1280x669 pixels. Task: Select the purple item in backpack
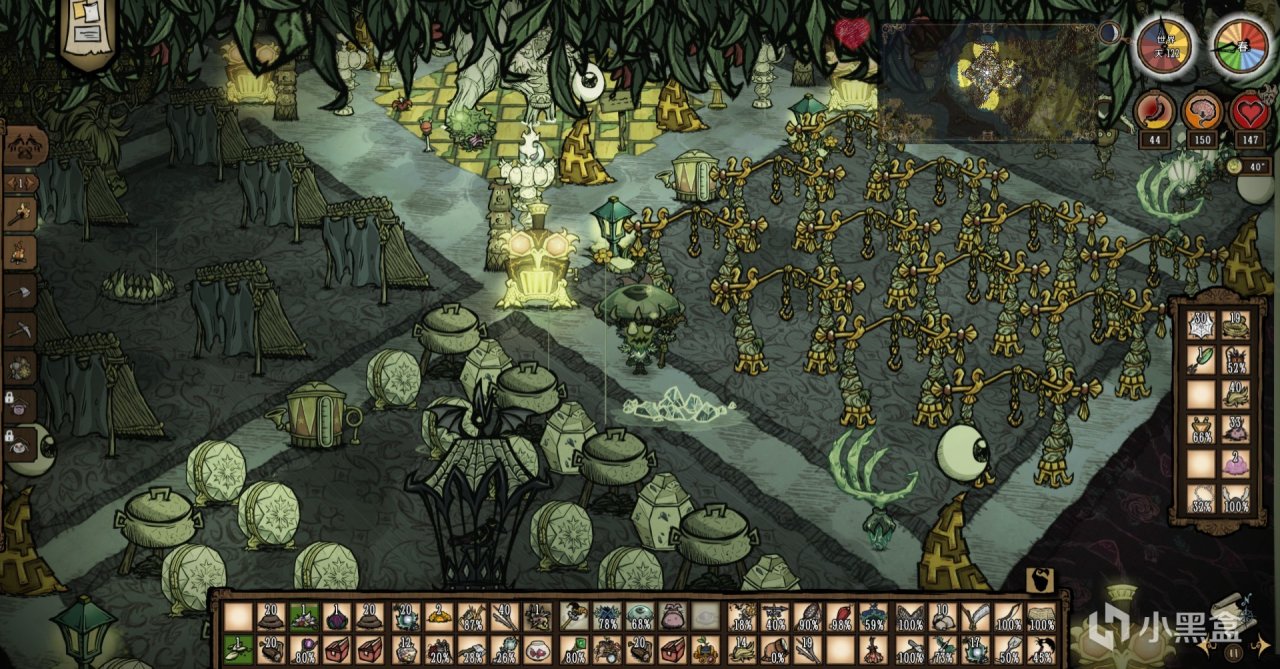point(1237,463)
